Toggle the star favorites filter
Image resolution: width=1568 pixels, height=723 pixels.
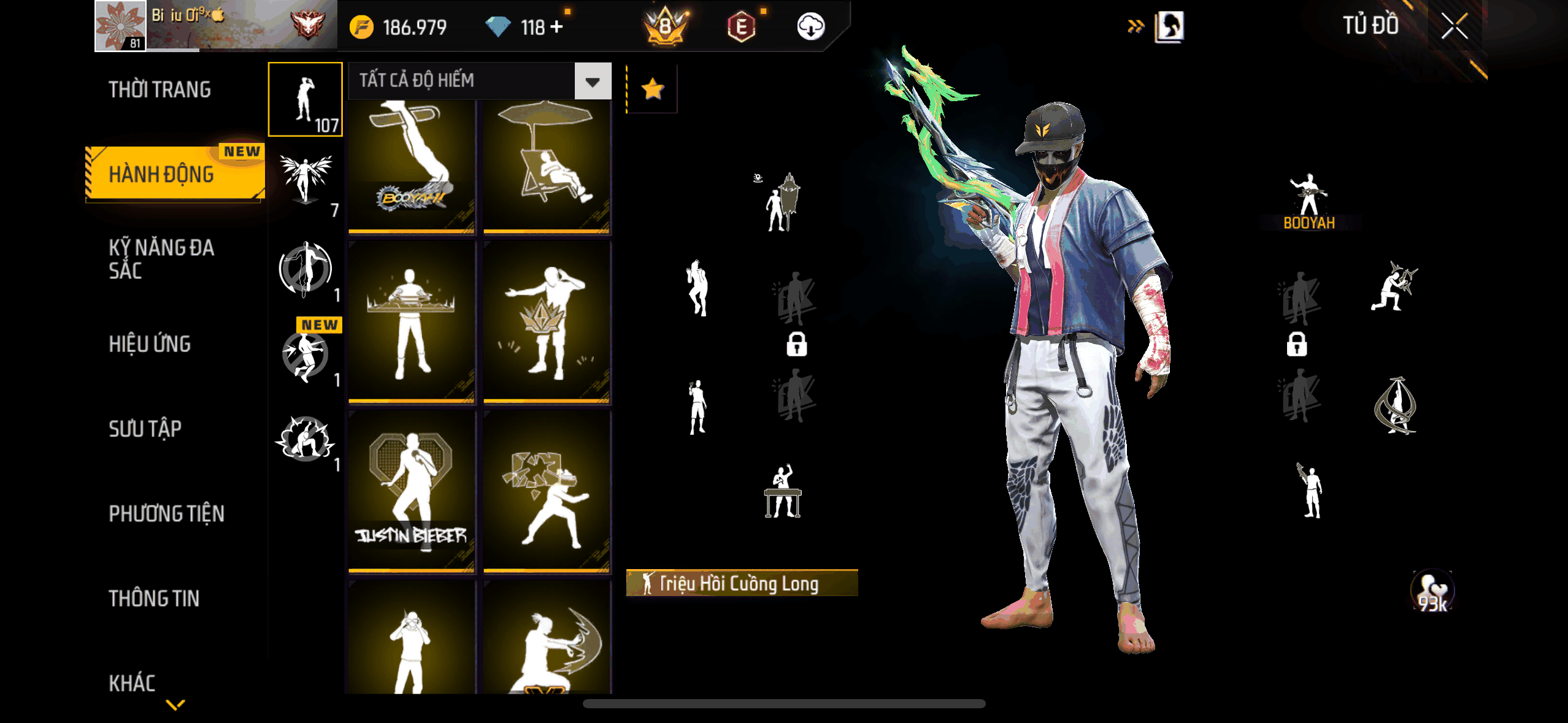[652, 90]
